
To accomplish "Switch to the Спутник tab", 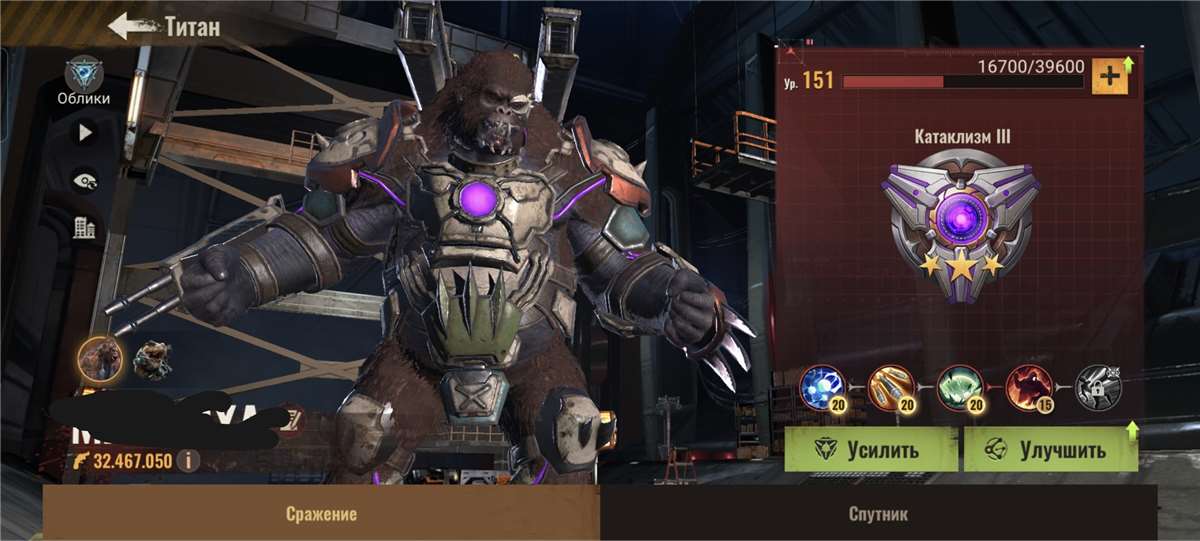I will (x=878, y=514).
